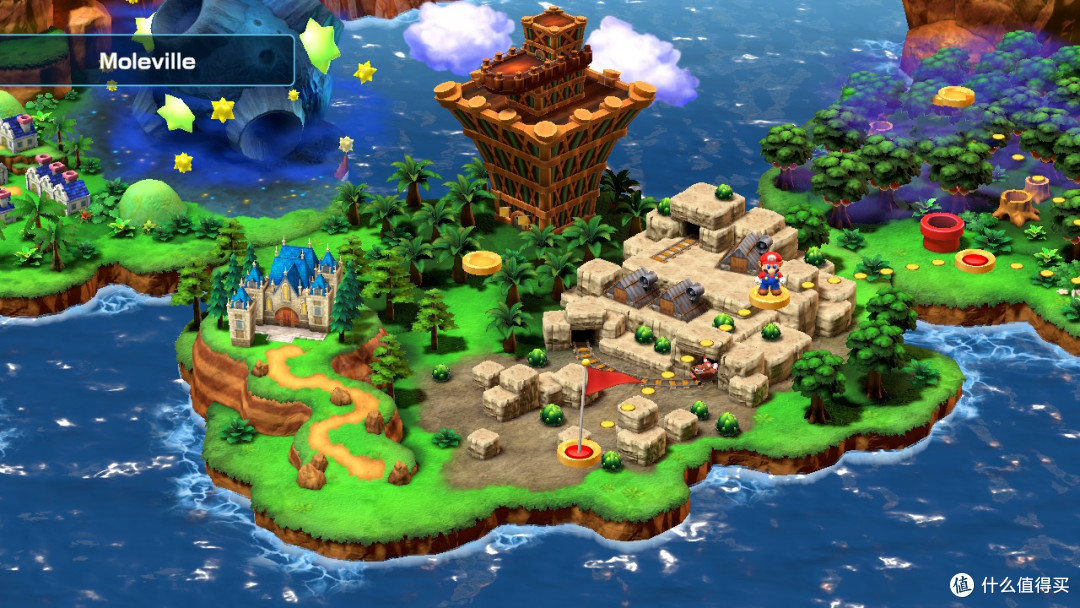Screen dimensions: 1080x608
Task: Pick the red node beside the warp pipe
Action: click(974, 261)
